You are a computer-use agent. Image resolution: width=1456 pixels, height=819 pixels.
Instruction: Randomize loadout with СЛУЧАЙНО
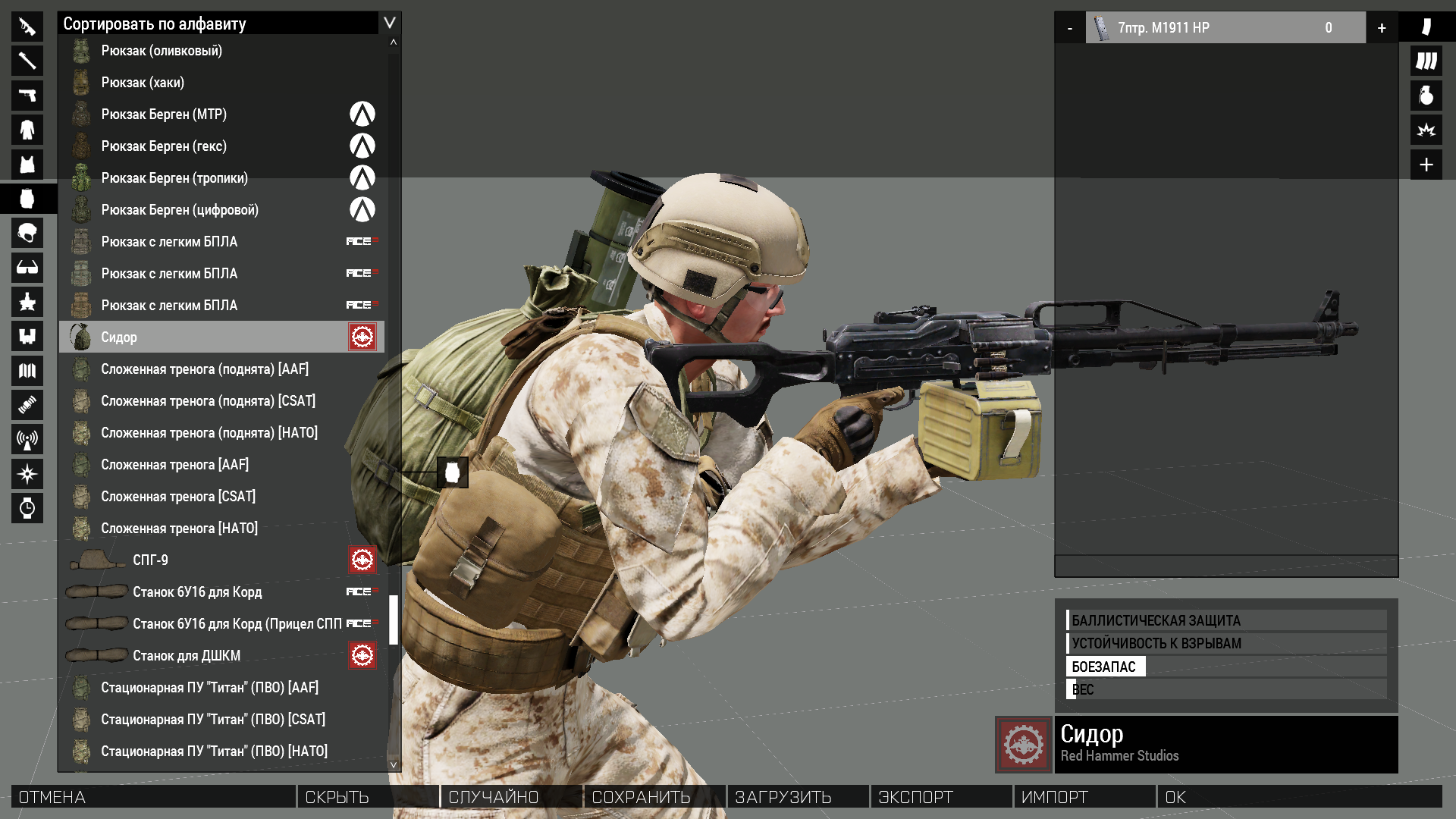pyautogui.click(x=511, y=797)
